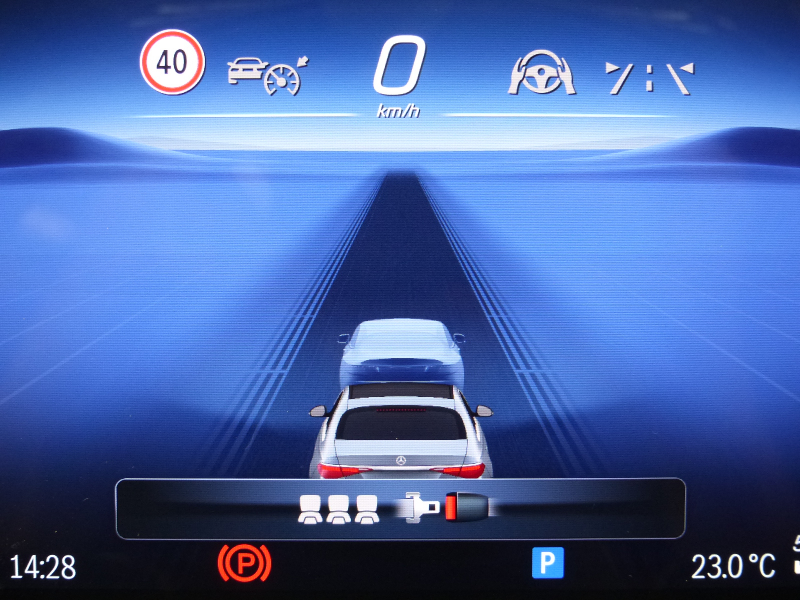The height and width of the screenshot is (600, 800).
Task: Click the red parking brake indicator
Action: pos(244,564)
